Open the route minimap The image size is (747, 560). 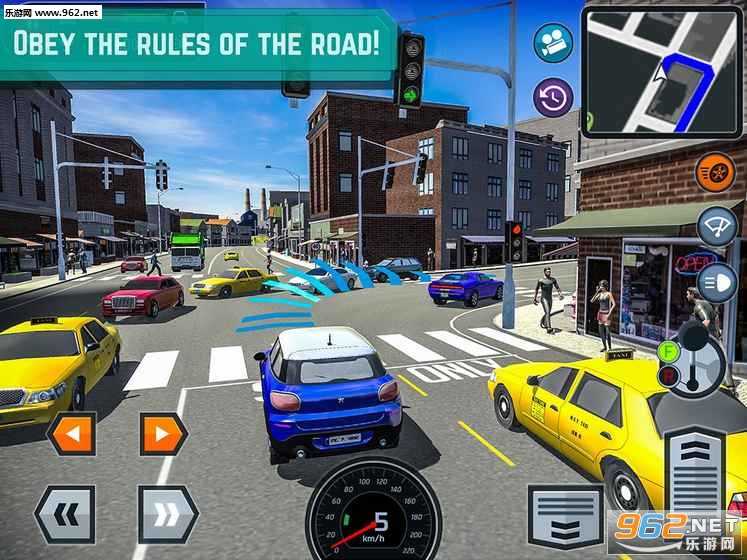click(x=662, y=73)
